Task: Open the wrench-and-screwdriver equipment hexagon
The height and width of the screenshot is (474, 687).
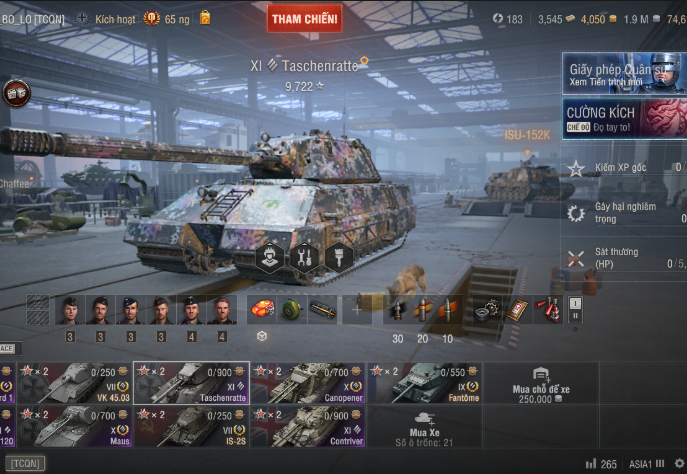Action: coord(304,257)
